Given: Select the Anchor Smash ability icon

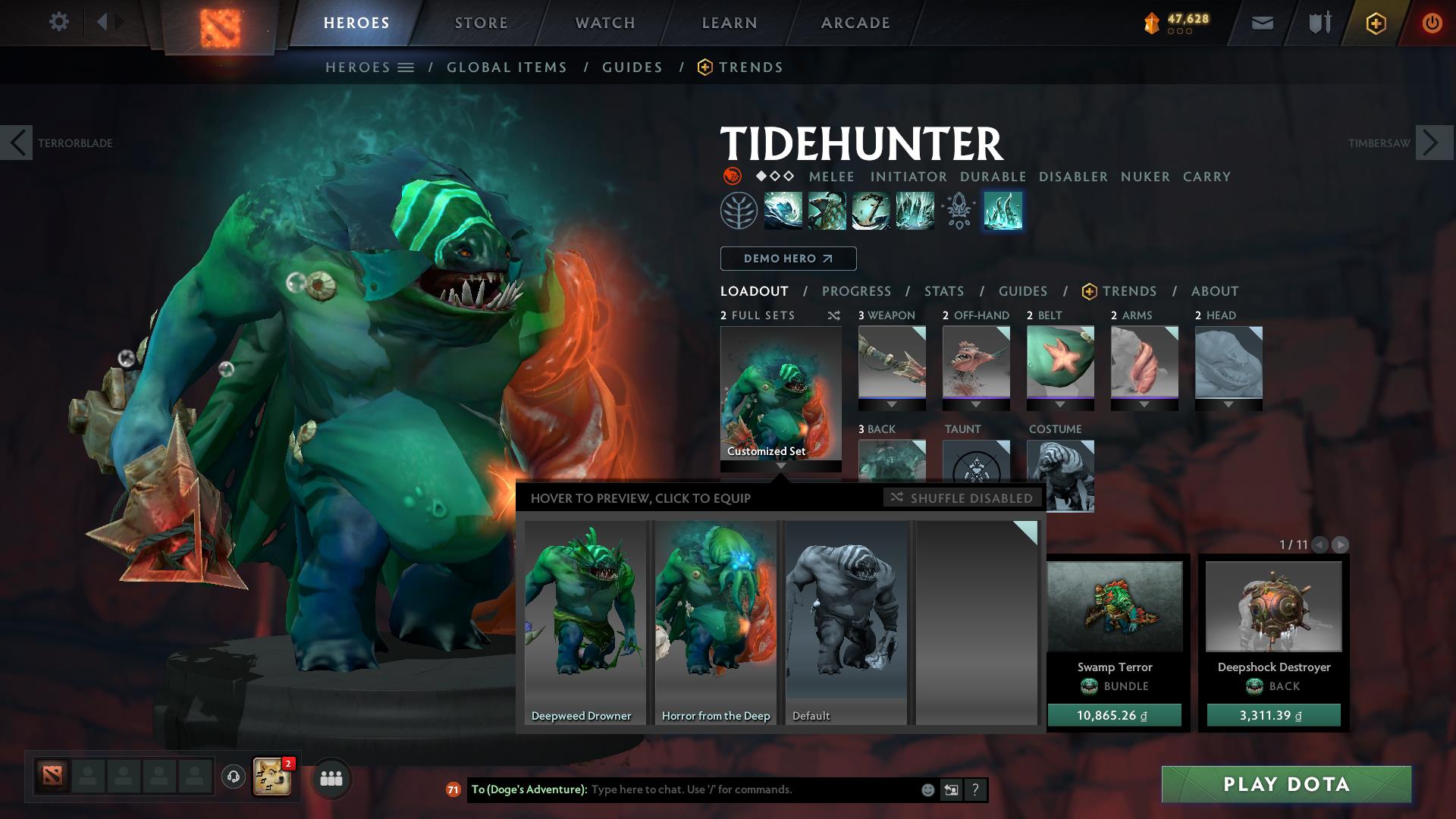Looking at the screenshot, I should 870,211.
